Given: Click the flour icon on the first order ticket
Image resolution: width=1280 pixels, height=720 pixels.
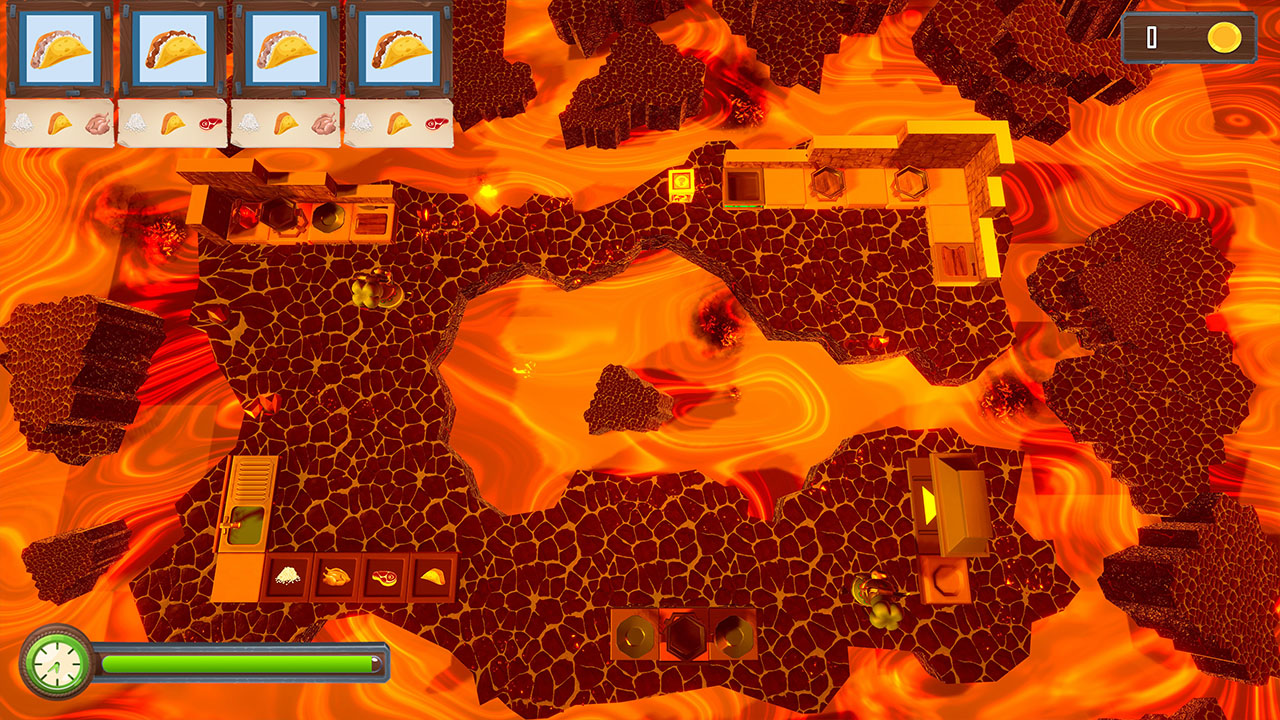Looking at the screenshot, I should (23, 123).
